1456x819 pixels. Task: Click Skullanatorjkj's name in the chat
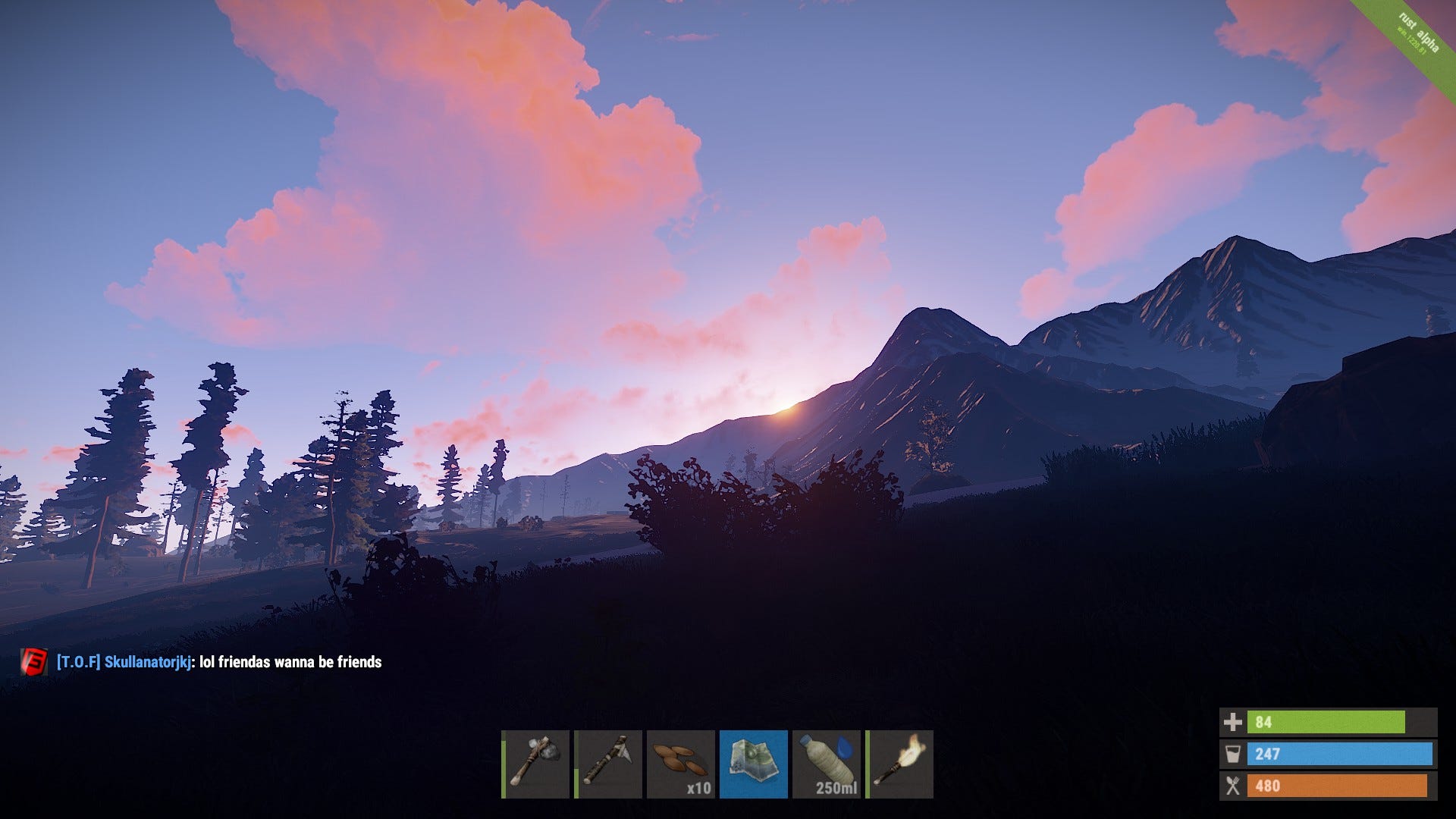click(x=147, y=662)
